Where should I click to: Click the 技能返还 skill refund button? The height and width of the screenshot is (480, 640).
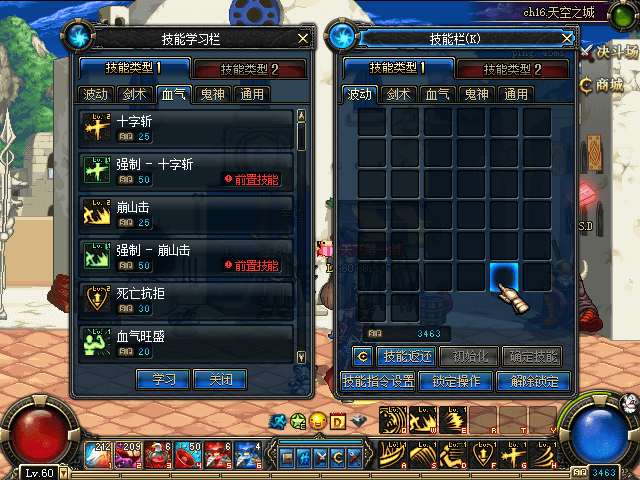click(408, 356)
